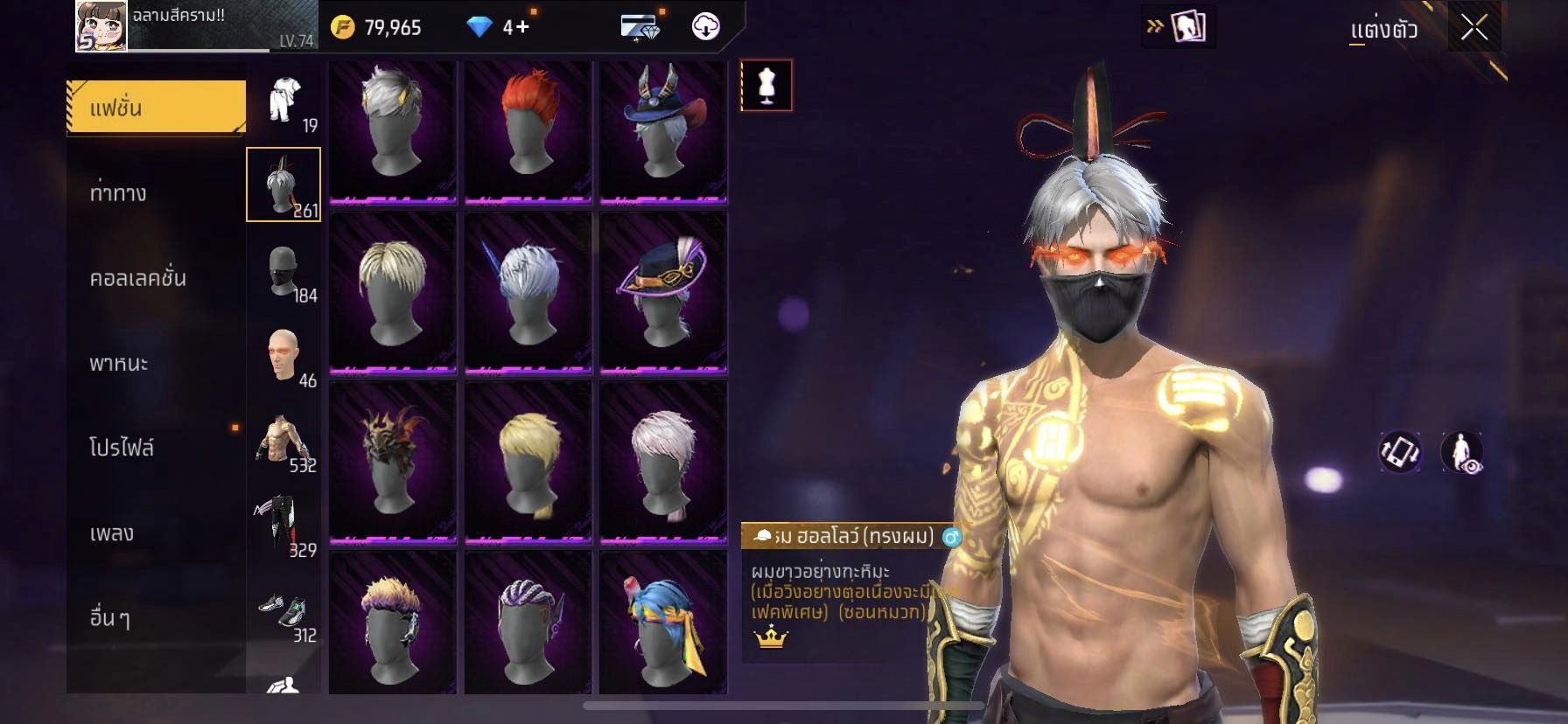This screenshot has width=1568, height=724.
Task: Select the mask category showing 184 items
Action: click(x=284, y=271)
